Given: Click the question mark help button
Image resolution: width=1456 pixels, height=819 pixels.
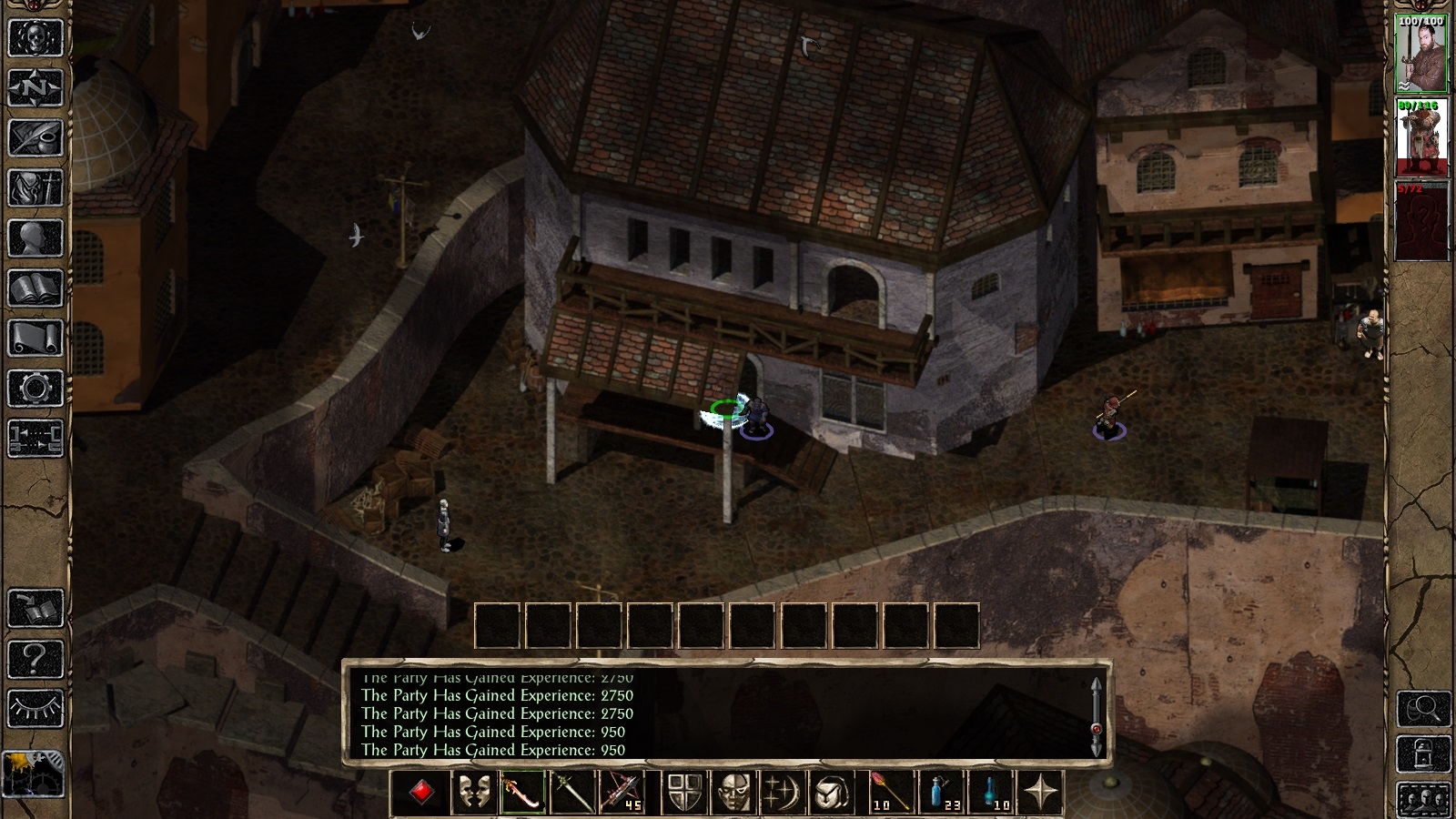Looking at the screenshot, I should pos(35,658).
